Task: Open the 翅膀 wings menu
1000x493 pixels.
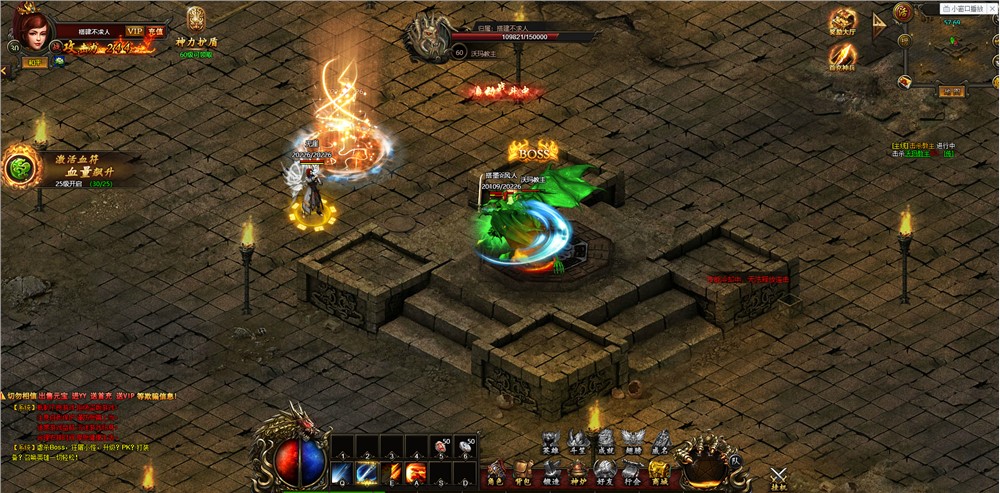Action: coord(632,440)
